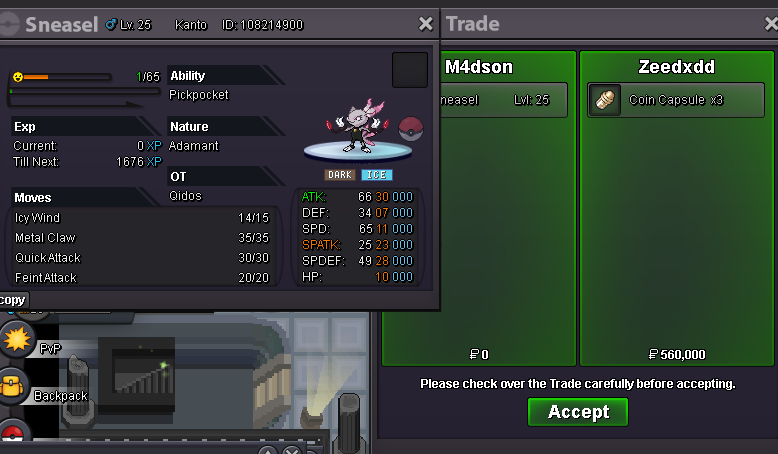The image size is (778, 454).
Task: Click the Poké Ball icon beside Sneasel
Action: click(x=411, y=129)
